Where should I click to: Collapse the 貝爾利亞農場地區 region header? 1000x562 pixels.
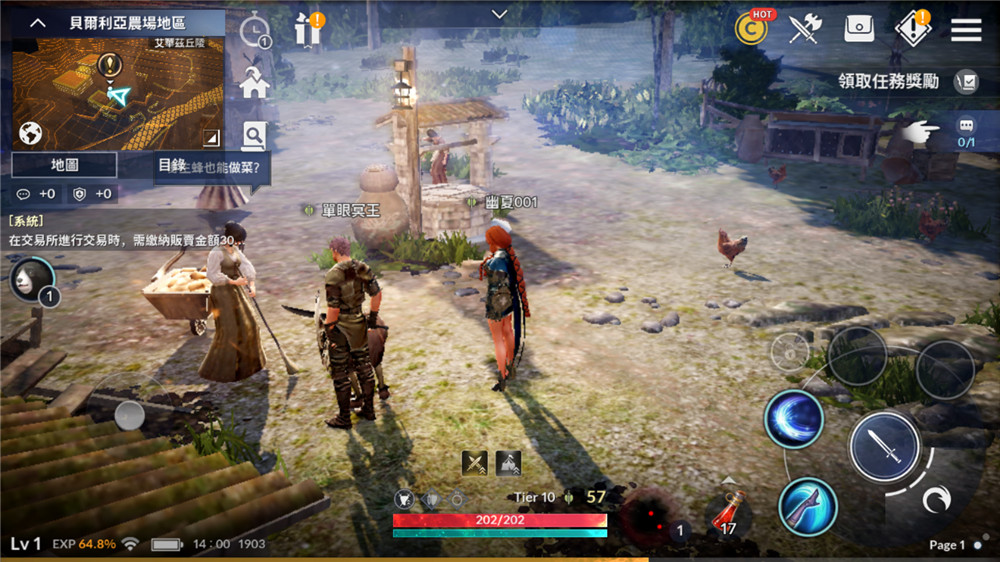[x=38, y=23]
